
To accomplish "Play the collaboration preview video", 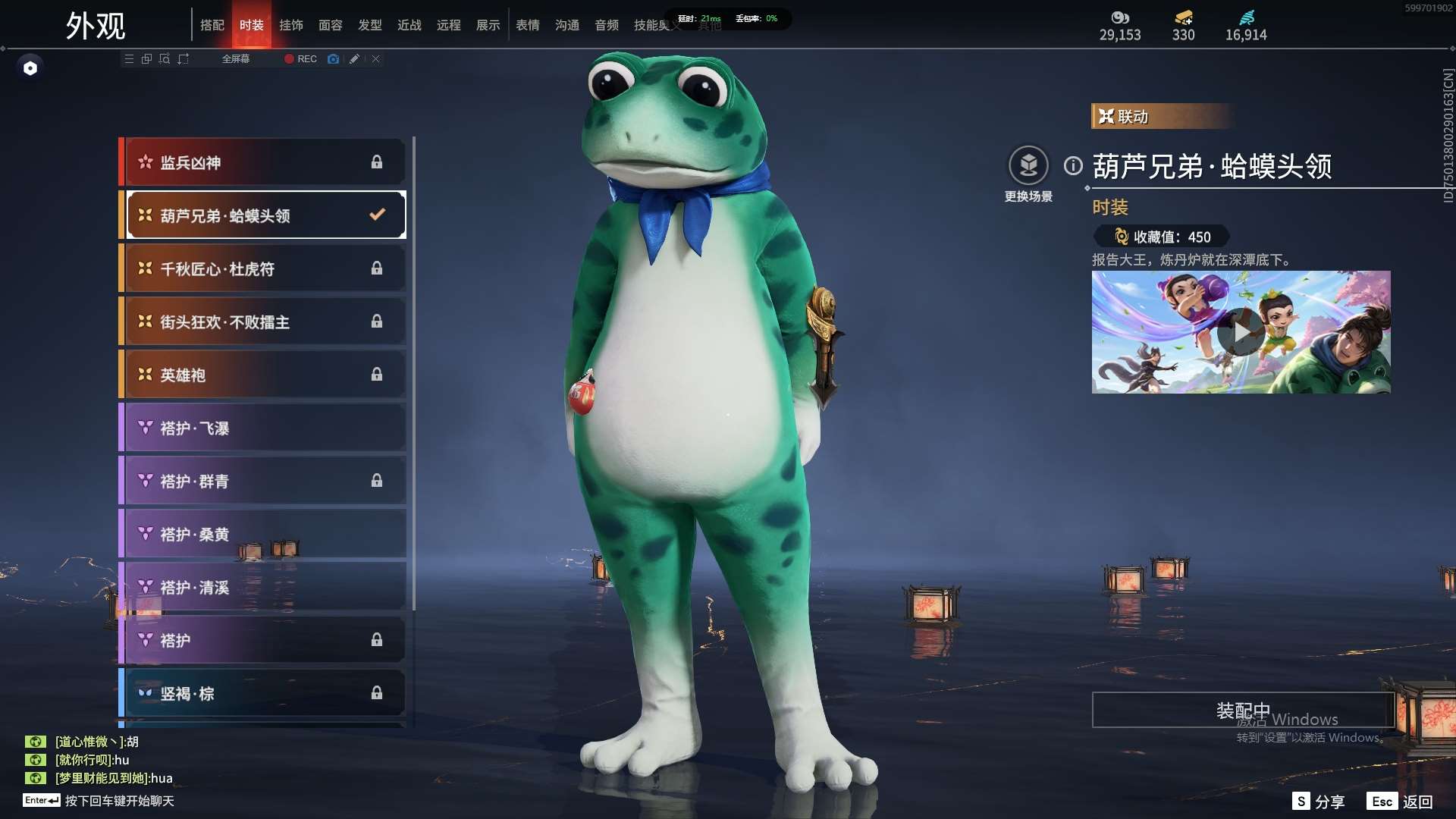I will [x=1241, y=332].
